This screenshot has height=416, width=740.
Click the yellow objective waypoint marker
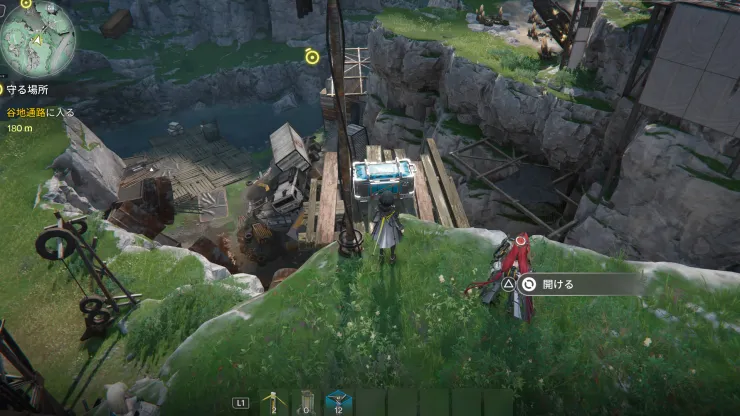pyautogui.click(x=312, y=57)
